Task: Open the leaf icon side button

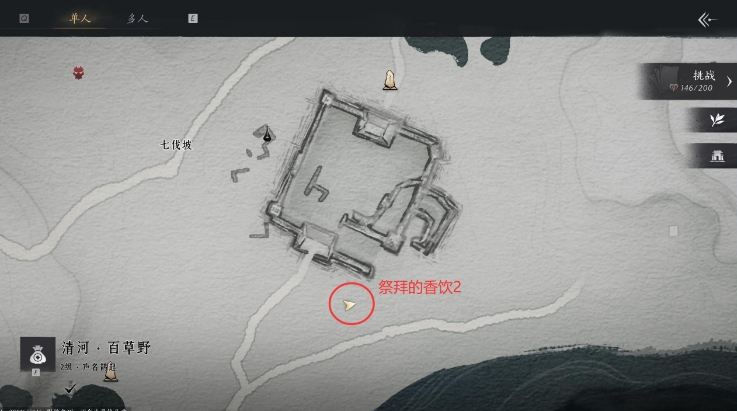Action: [x=716, y=119]
